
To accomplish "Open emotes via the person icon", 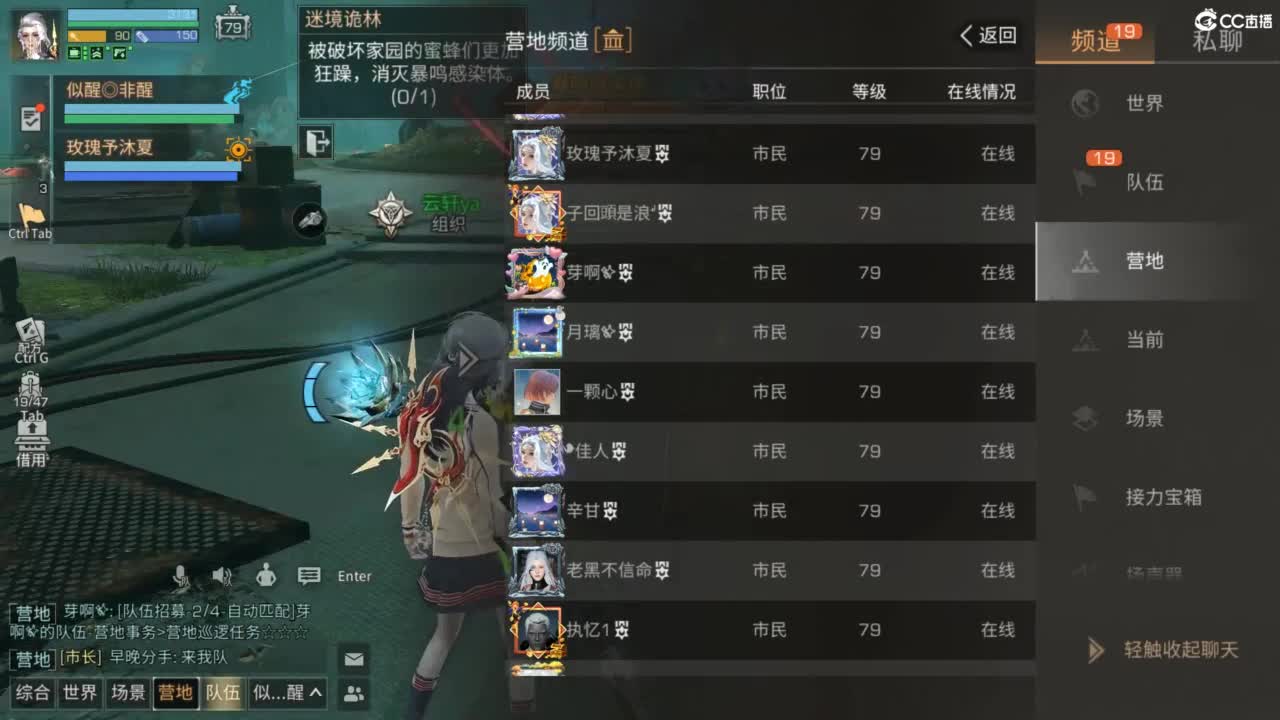I will [x=264, y=575].
